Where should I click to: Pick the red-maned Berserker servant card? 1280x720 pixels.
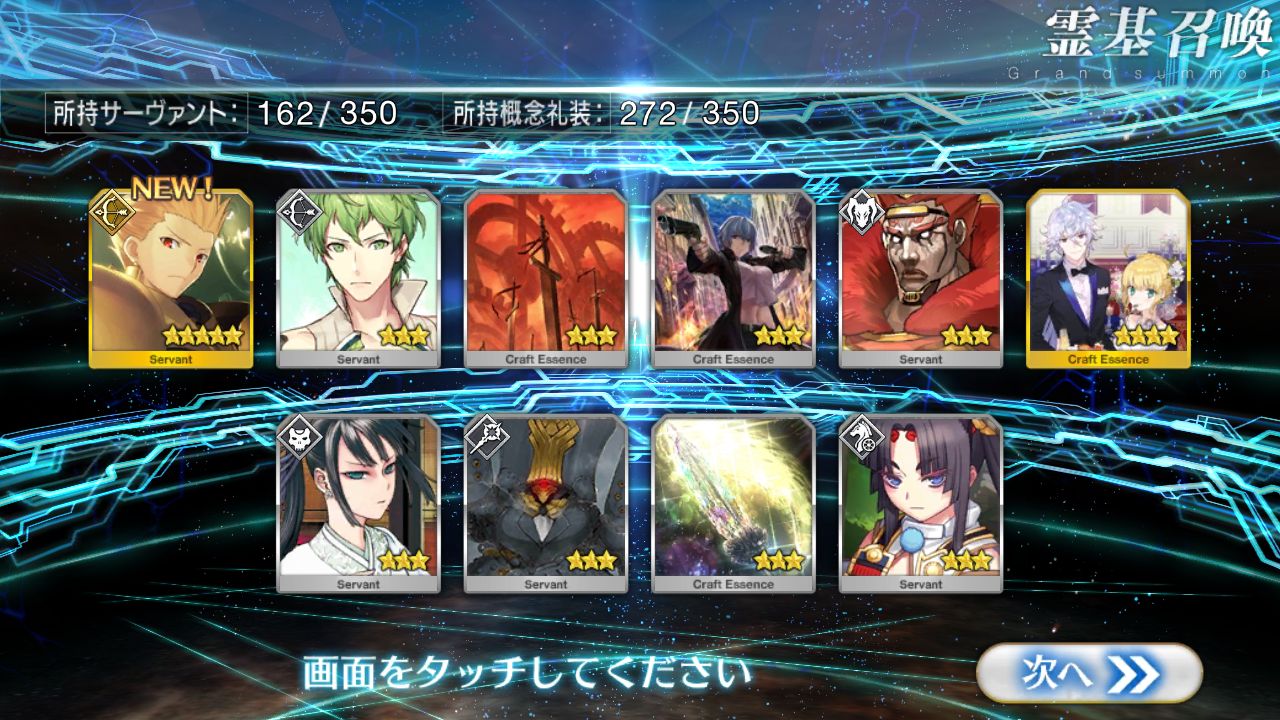[921, 278]
